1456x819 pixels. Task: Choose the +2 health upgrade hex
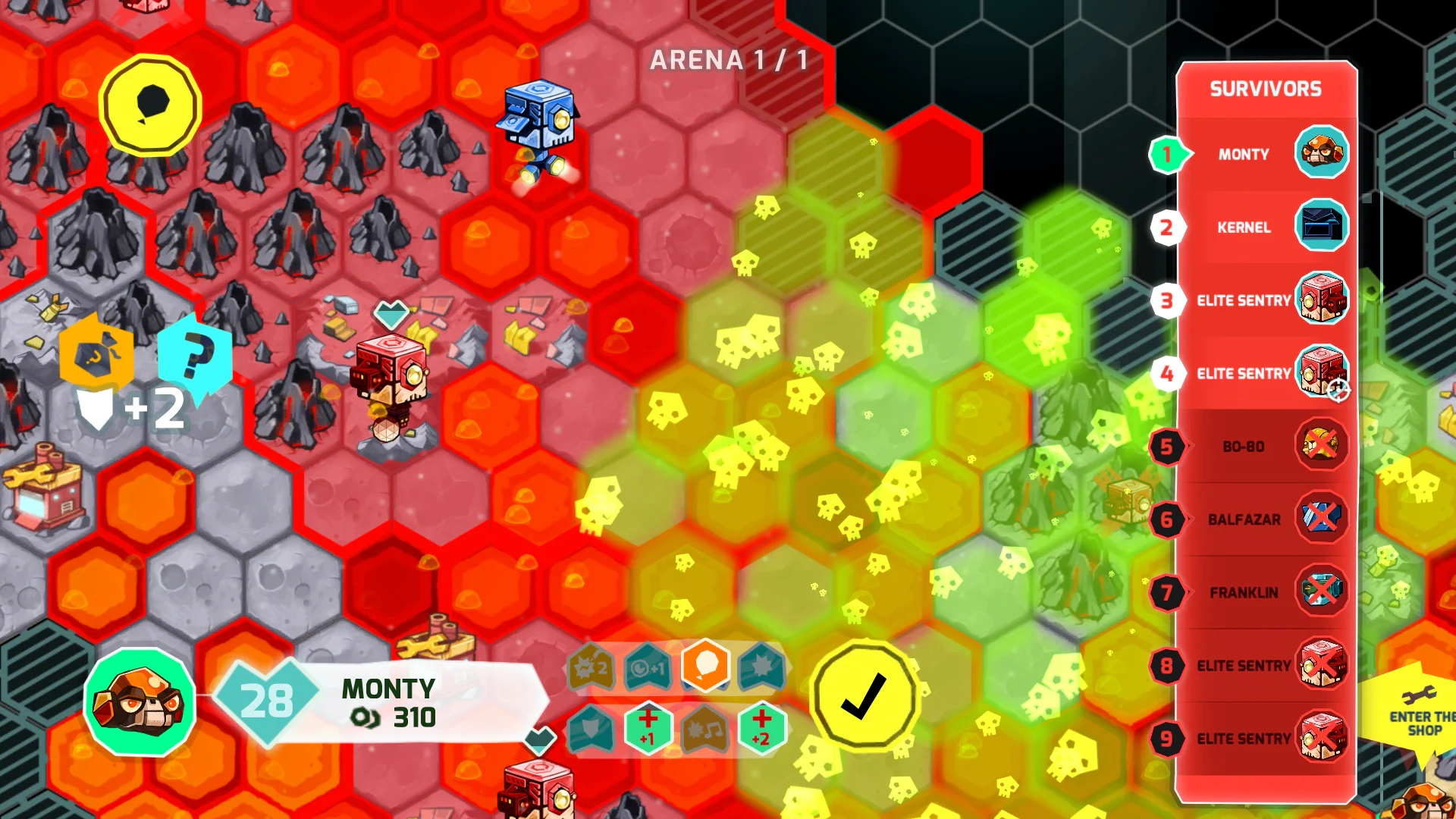point(761,731)
